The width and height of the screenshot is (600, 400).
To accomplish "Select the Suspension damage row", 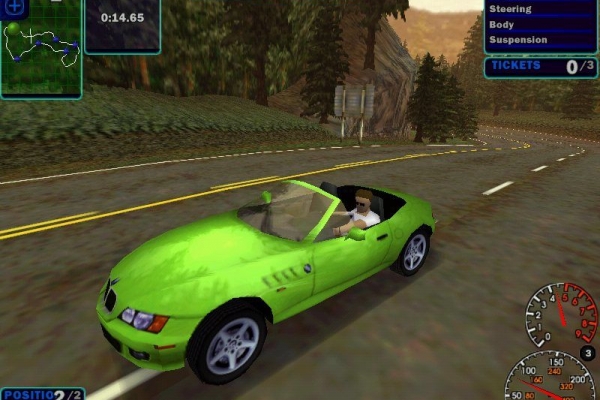I will point(540,40).
